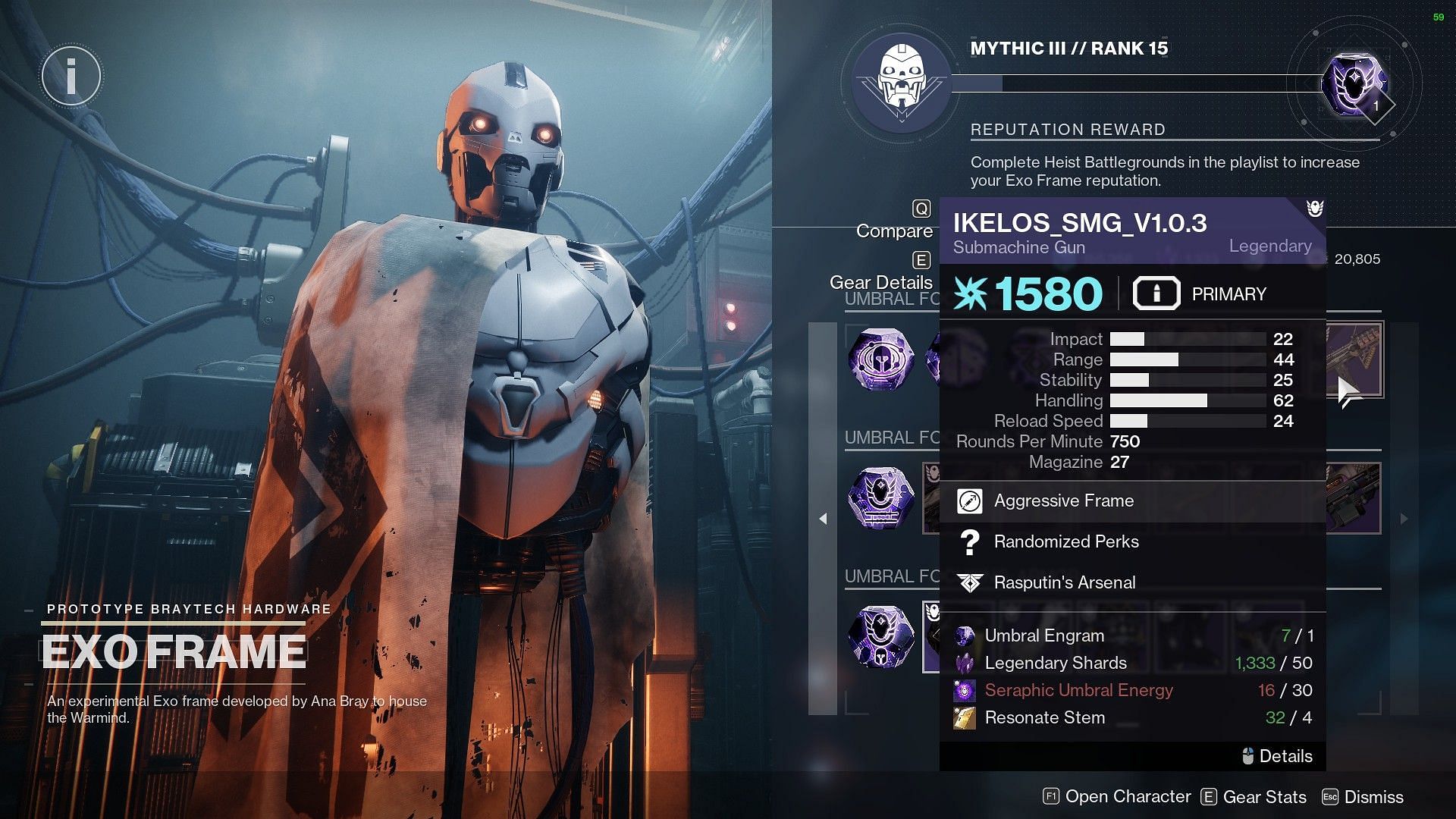Select the IKELOS SMG weapon tile under cursor
Screen dimensions: 1456x819
[x=1354, y=359]
